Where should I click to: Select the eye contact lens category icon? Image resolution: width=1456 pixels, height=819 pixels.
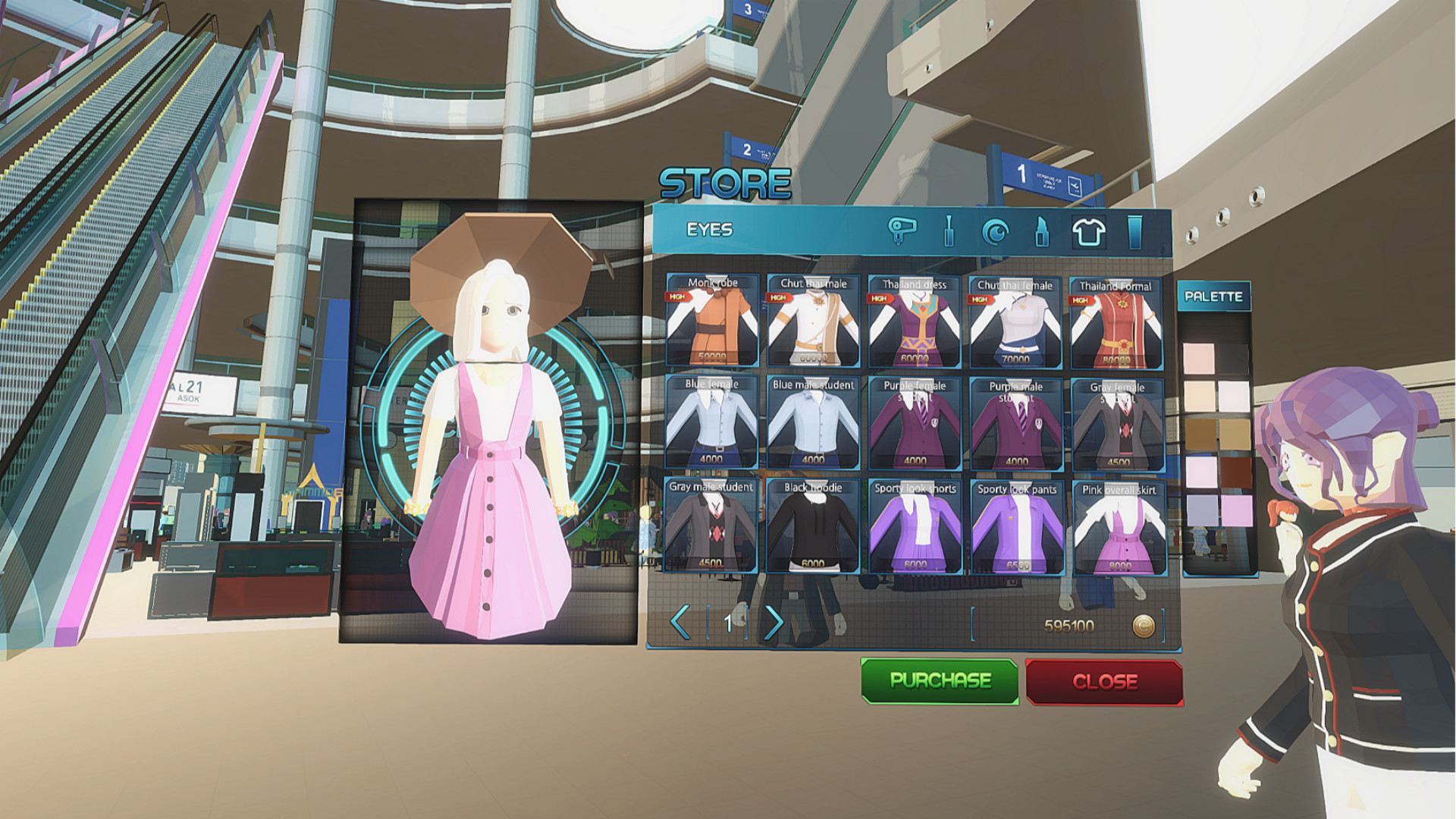(995, 231)
